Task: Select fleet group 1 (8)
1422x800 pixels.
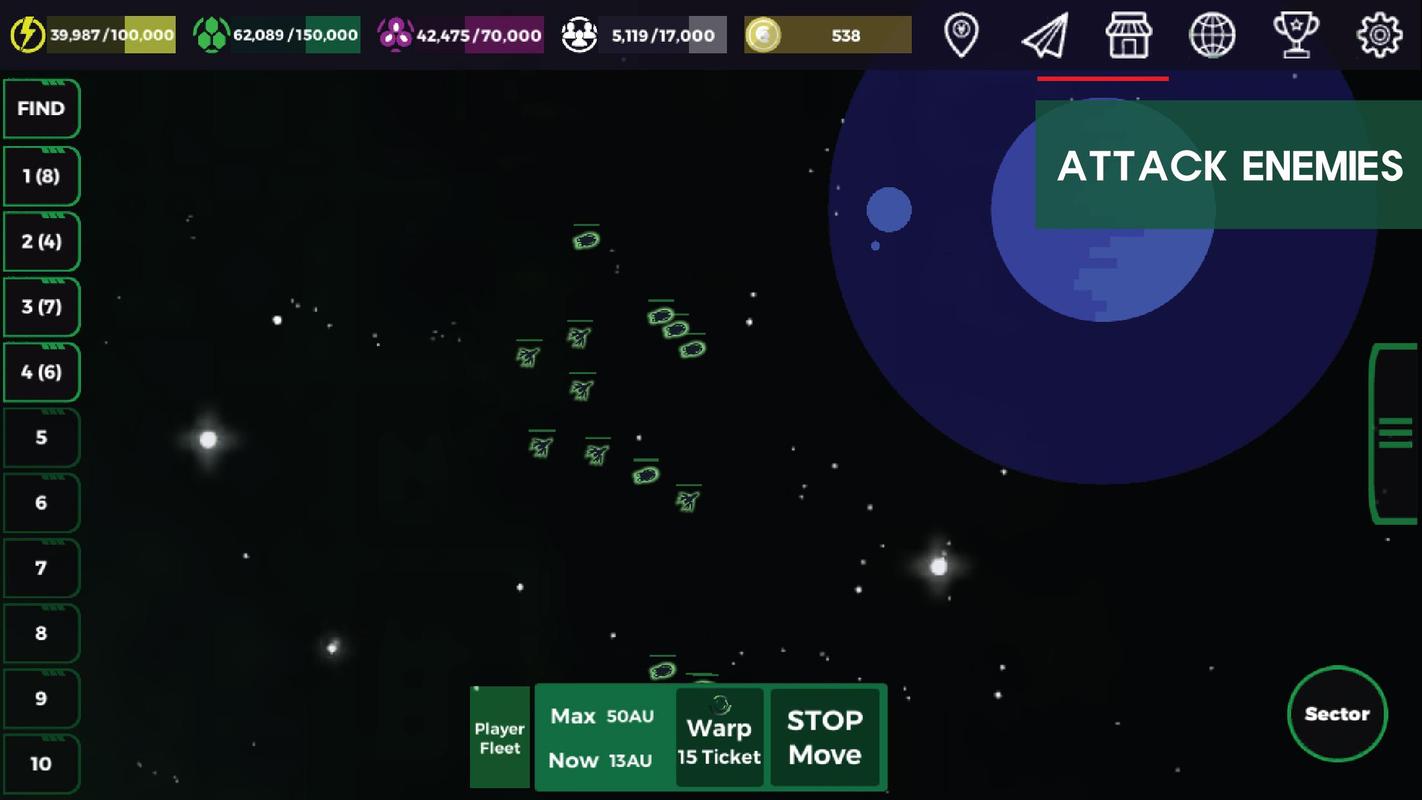Action: coord(41,176)
